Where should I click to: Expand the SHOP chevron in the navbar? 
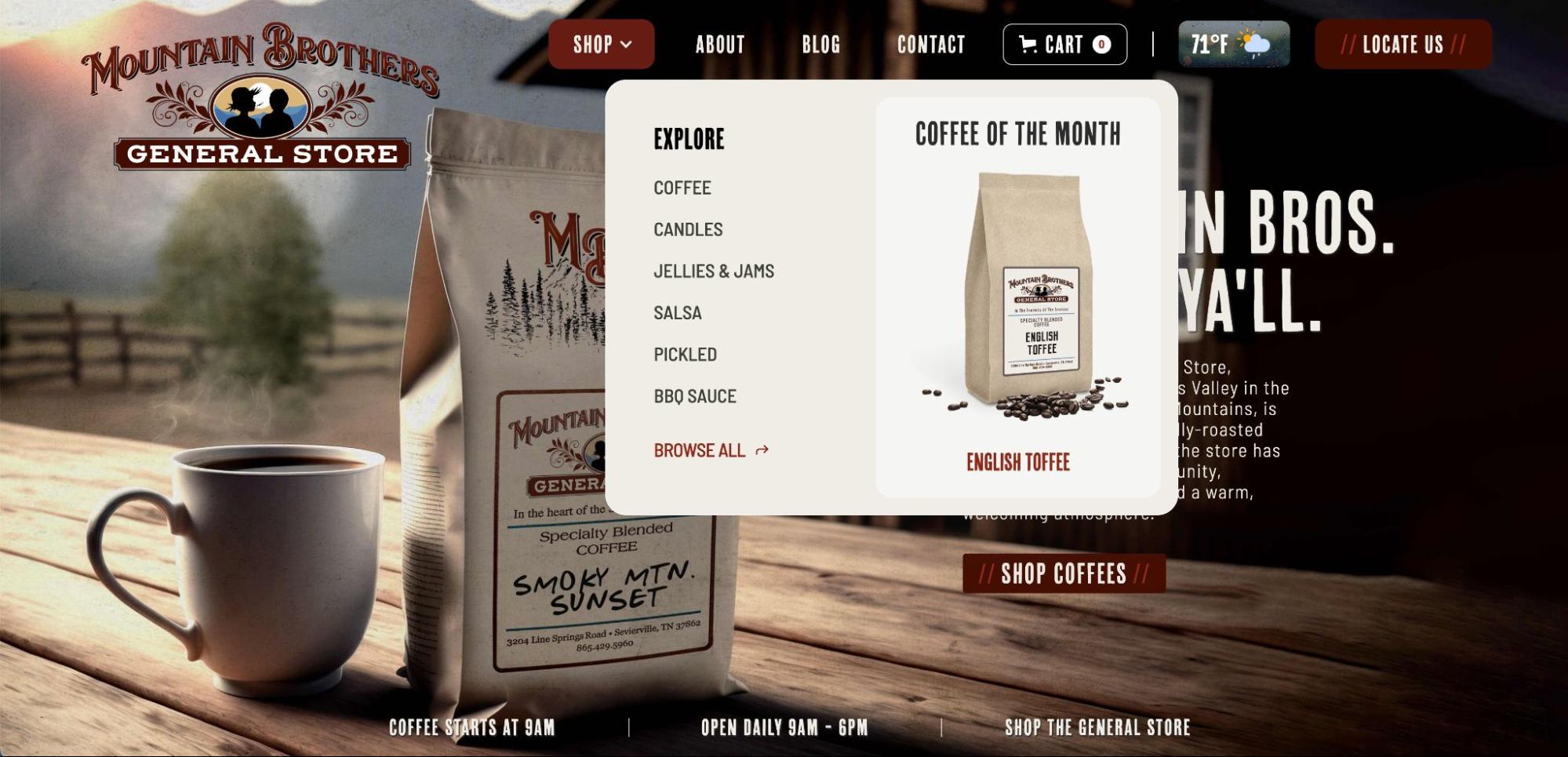pyautogui.click(x=625, y=45)
